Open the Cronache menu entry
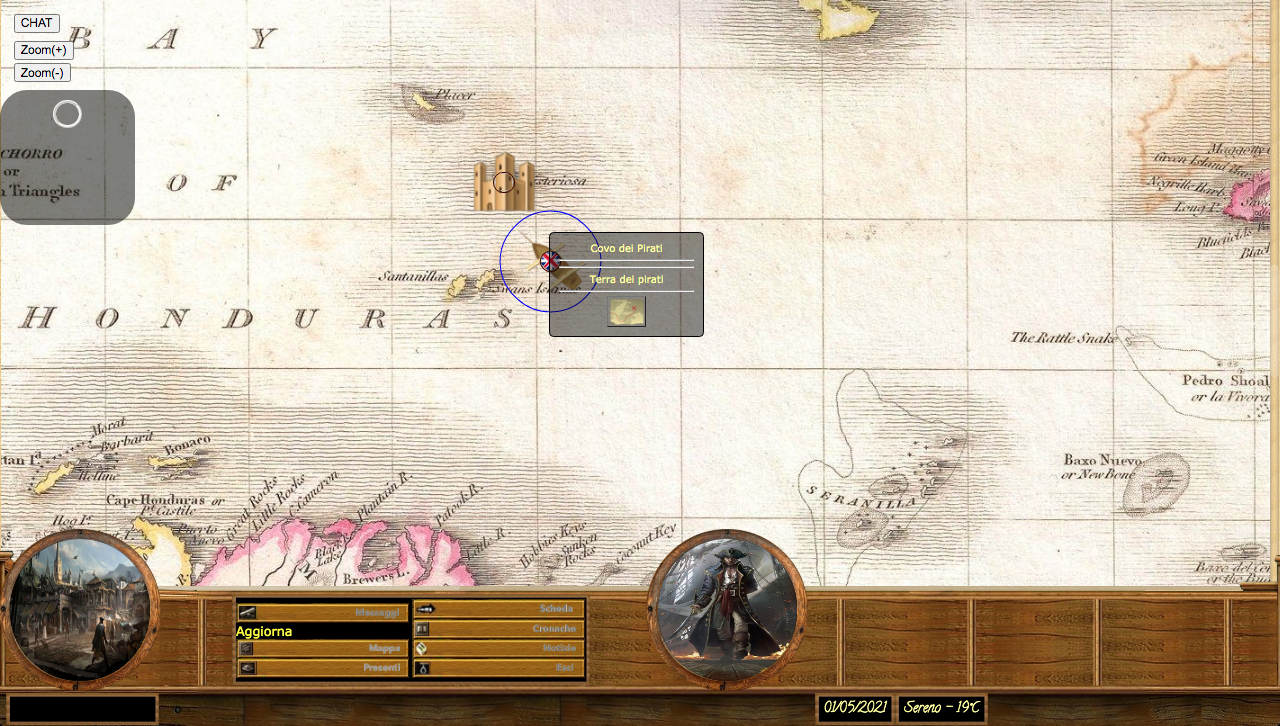This screenshot has height=726, width=1280. [499, 629]
